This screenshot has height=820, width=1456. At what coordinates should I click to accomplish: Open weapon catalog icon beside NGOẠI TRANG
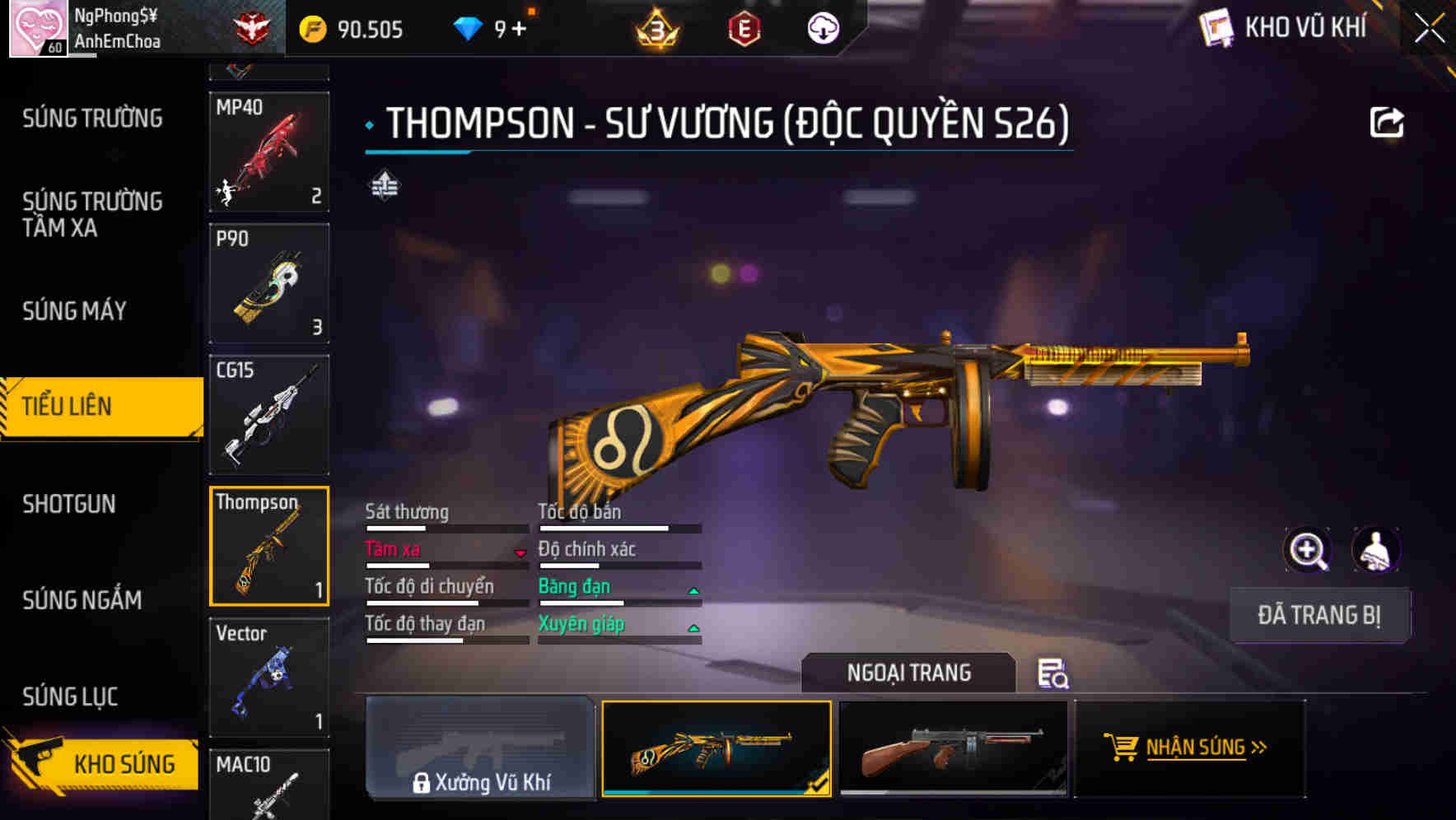(x=1052, y=675)
